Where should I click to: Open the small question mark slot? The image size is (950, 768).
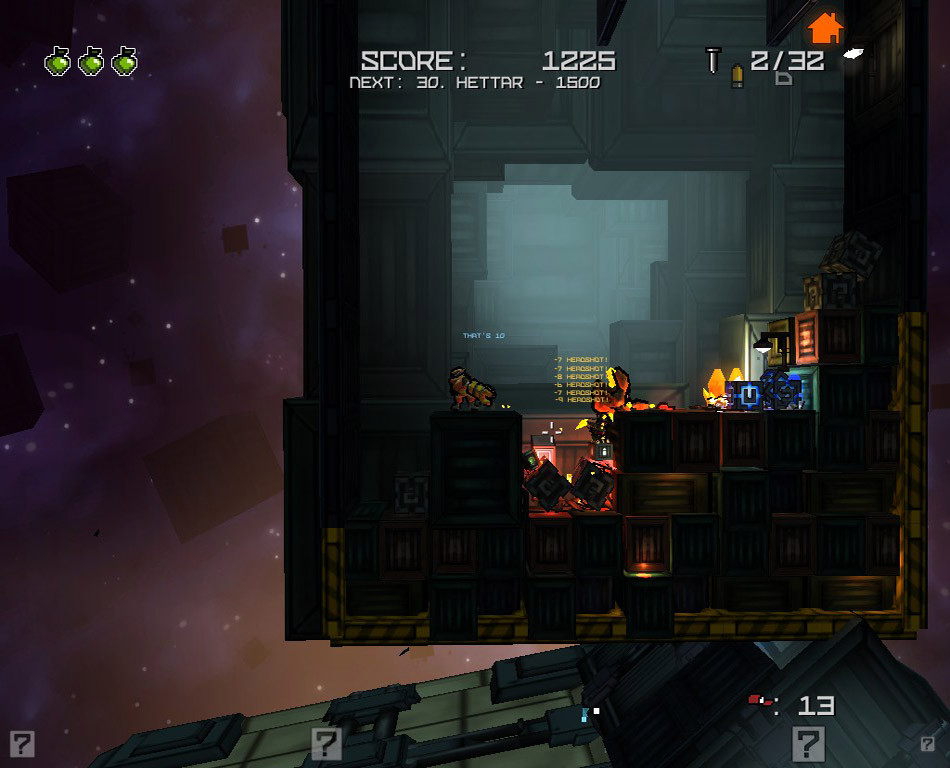pos(928,743)
